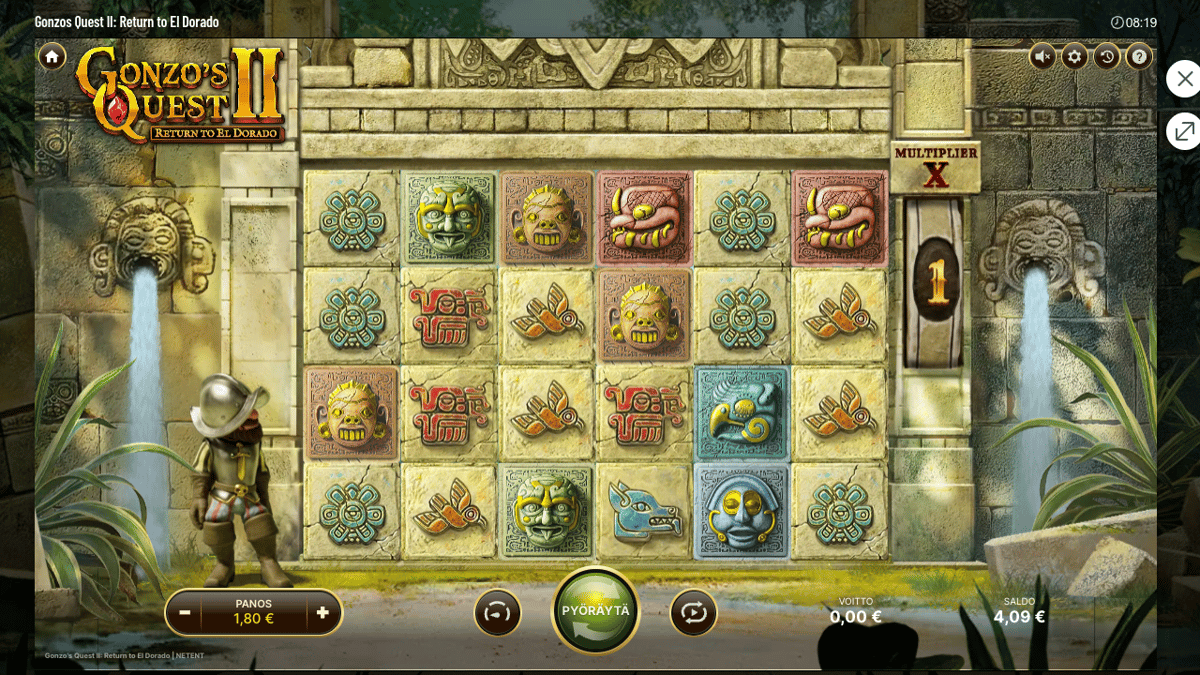Image resolution: width=1200 pixels, height=675 pixels.
Task: Go to the home lobby
Action: [x=52, y=56]
